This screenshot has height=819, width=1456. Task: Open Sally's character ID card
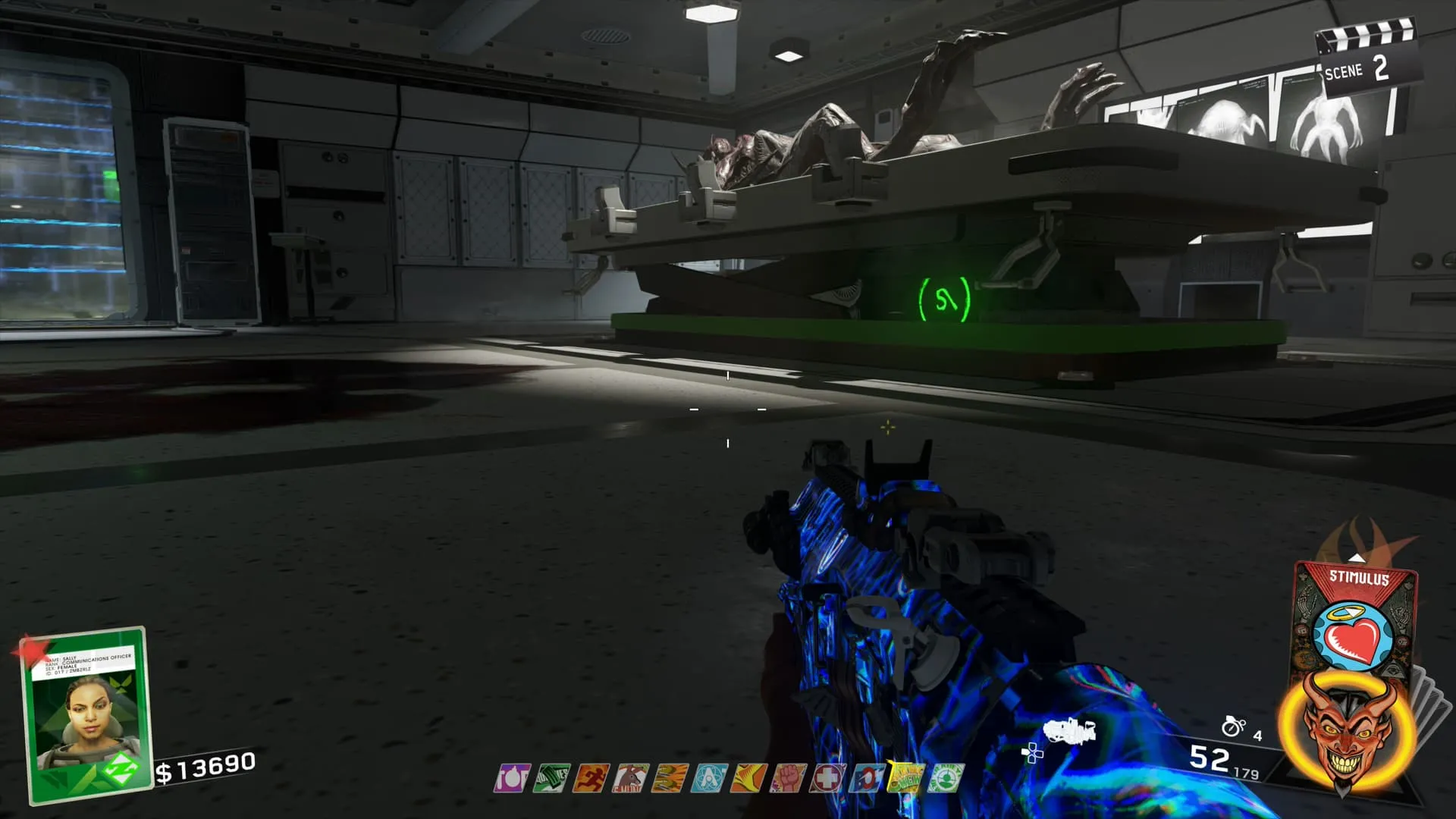pyautogui.click(x=83, y=713)
